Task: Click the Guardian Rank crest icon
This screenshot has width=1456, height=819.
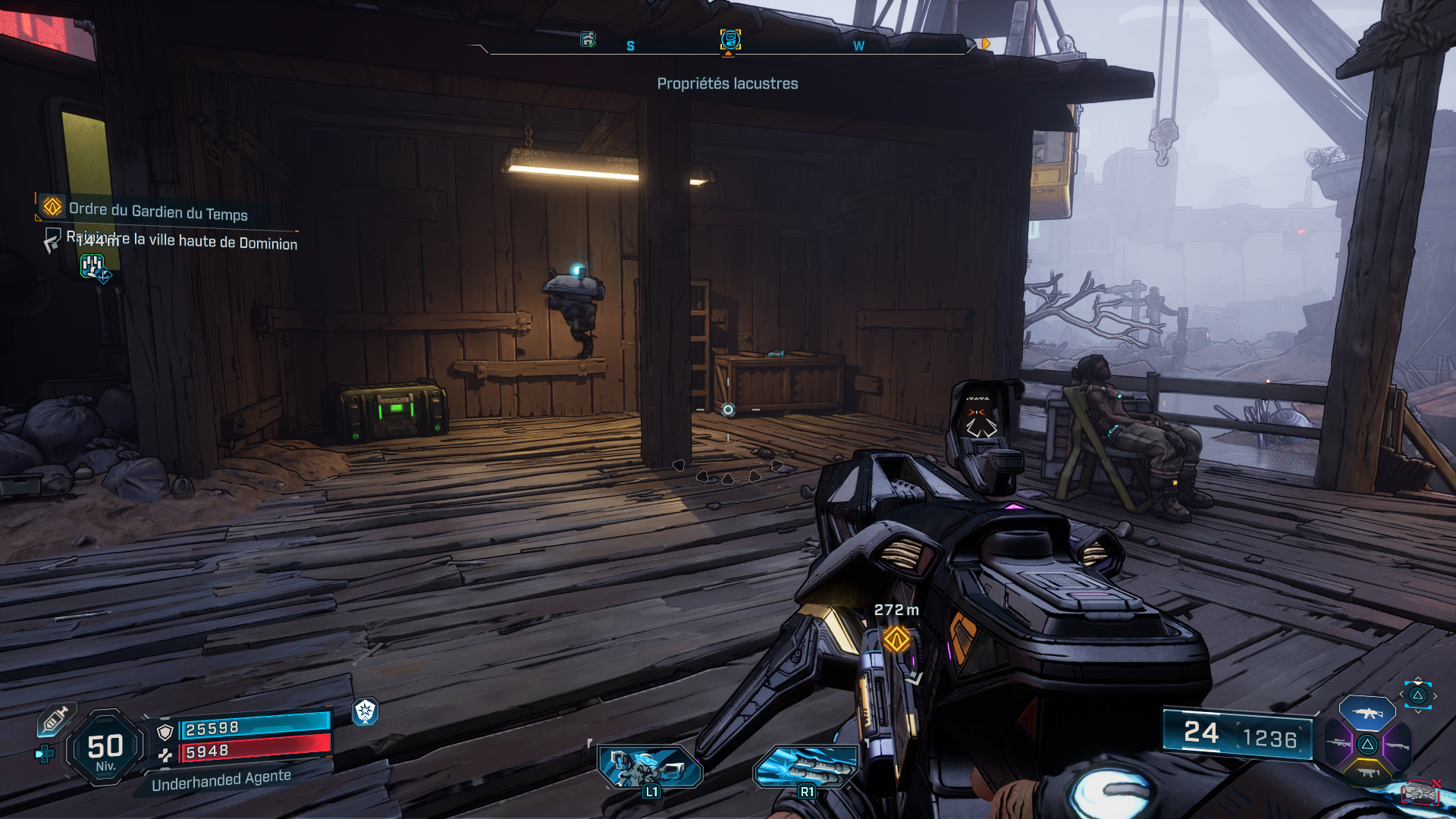Action: click(366, 713)
